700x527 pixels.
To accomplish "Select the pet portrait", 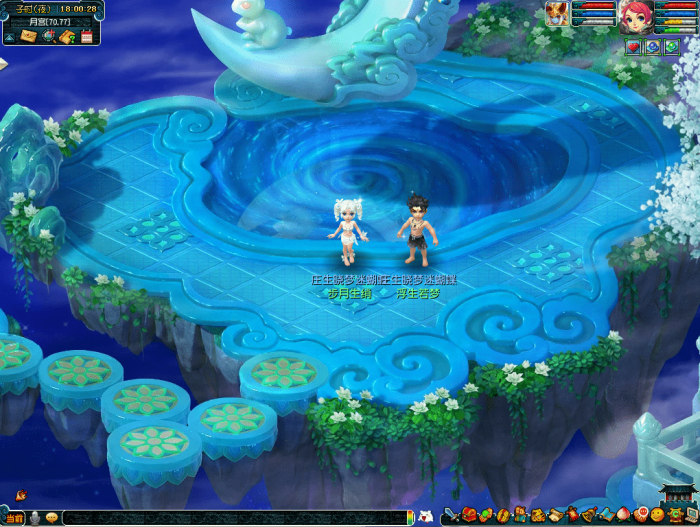I will (x=556, y=13).
